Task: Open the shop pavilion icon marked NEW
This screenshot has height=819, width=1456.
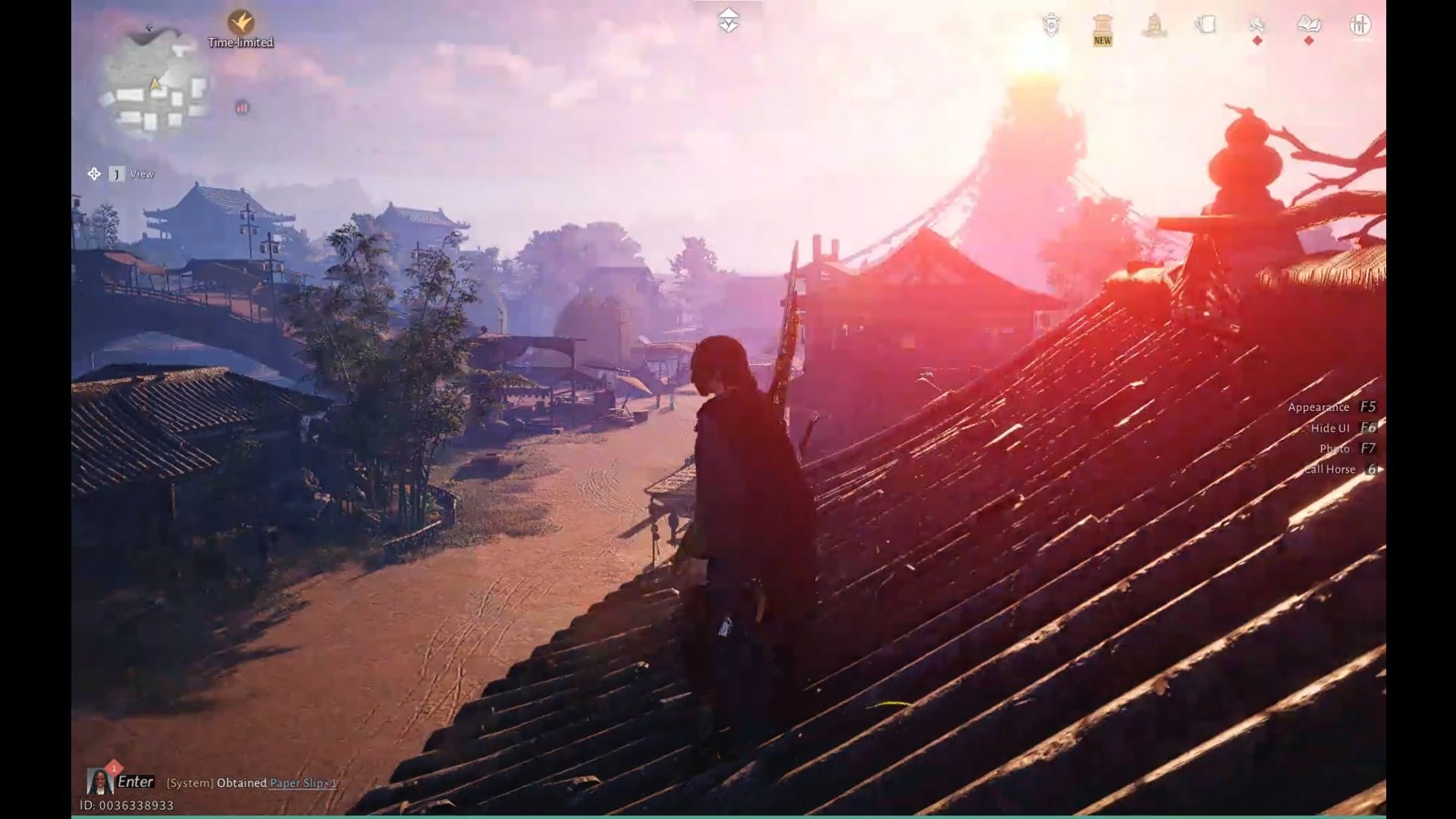Action: [1101, 23]
